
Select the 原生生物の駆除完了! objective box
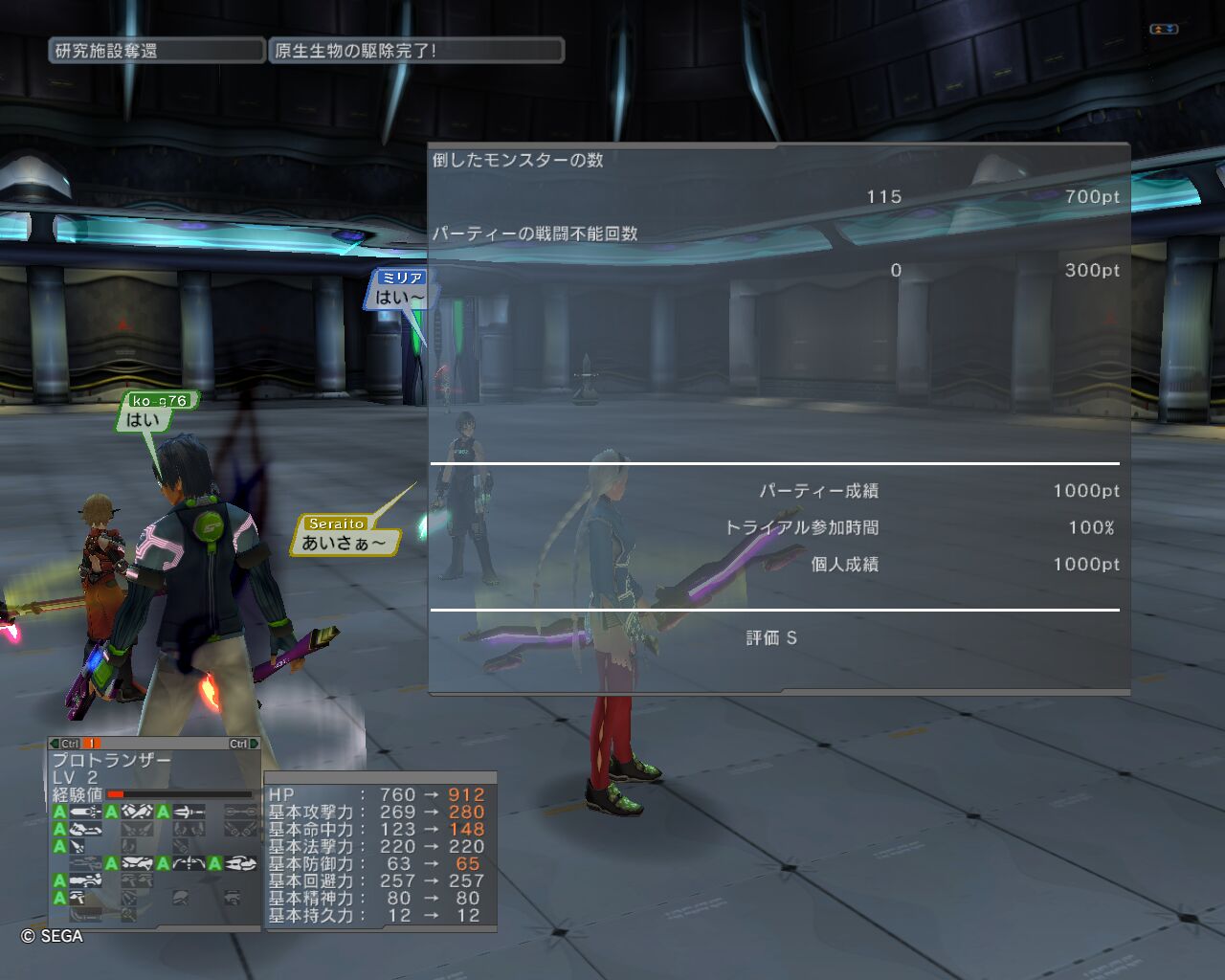coord(416,51)
